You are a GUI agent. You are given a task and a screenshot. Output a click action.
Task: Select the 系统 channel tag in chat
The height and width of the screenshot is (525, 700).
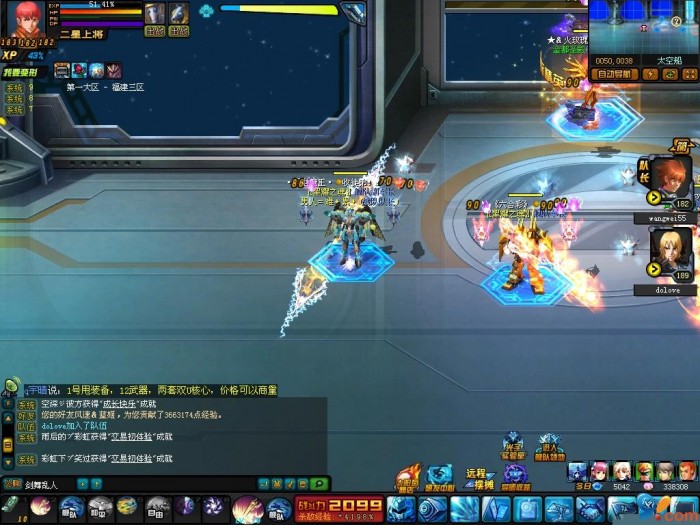pos(26,405)
